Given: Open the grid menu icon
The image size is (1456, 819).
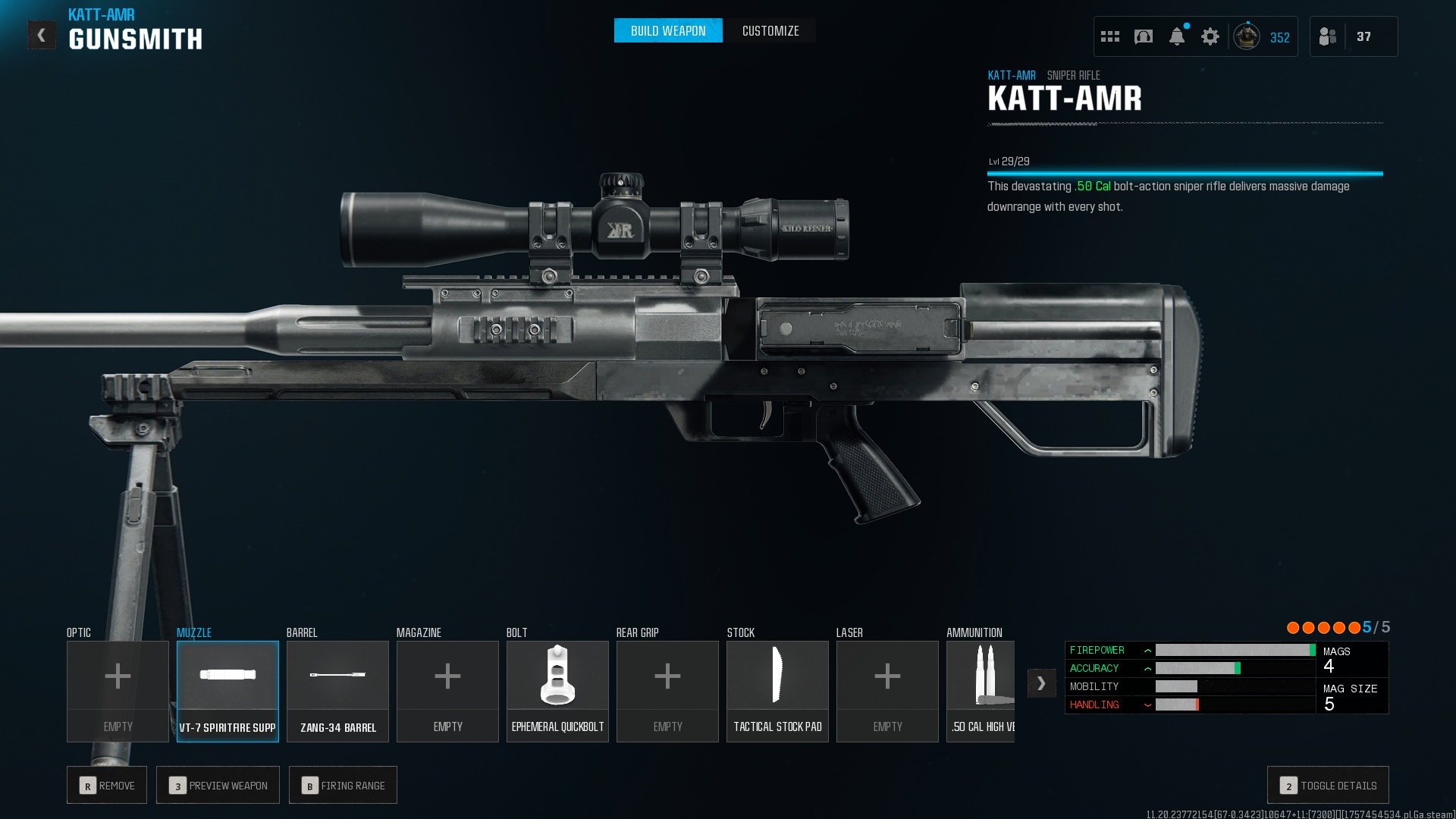Looking at the screenshot, I should tap(1109, 36).
